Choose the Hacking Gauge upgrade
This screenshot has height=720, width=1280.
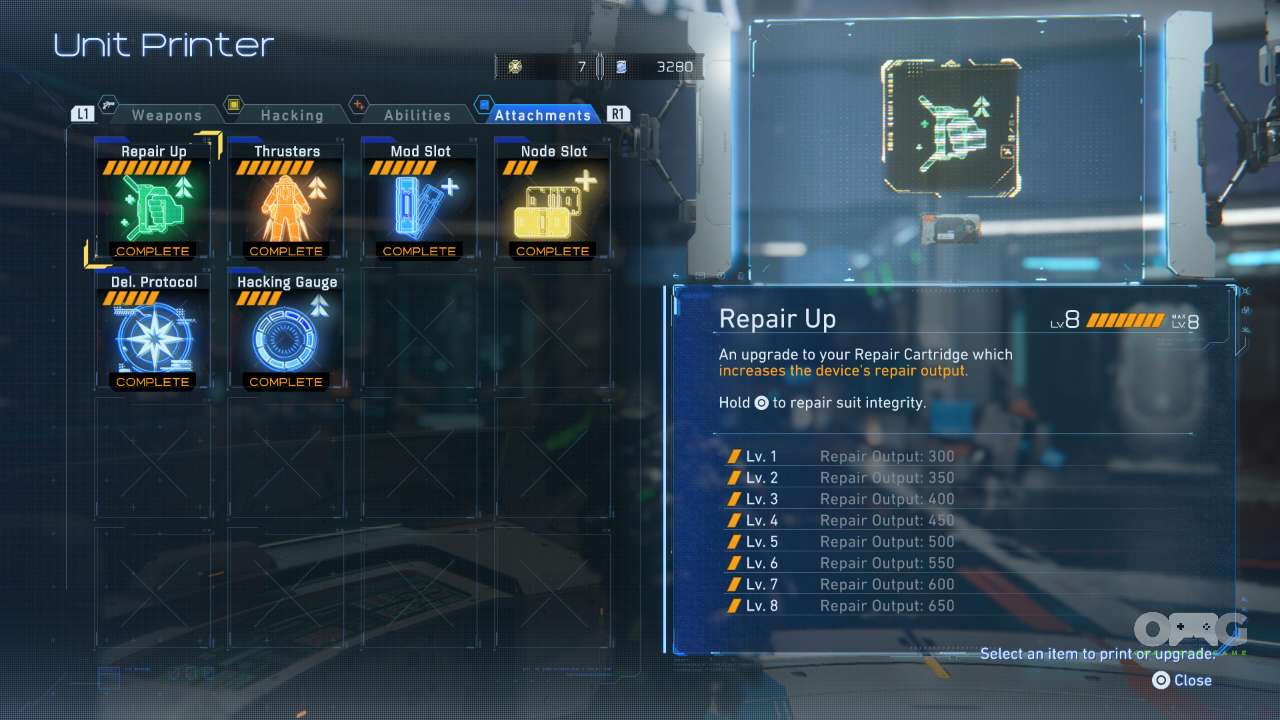(x=286, y=331)
